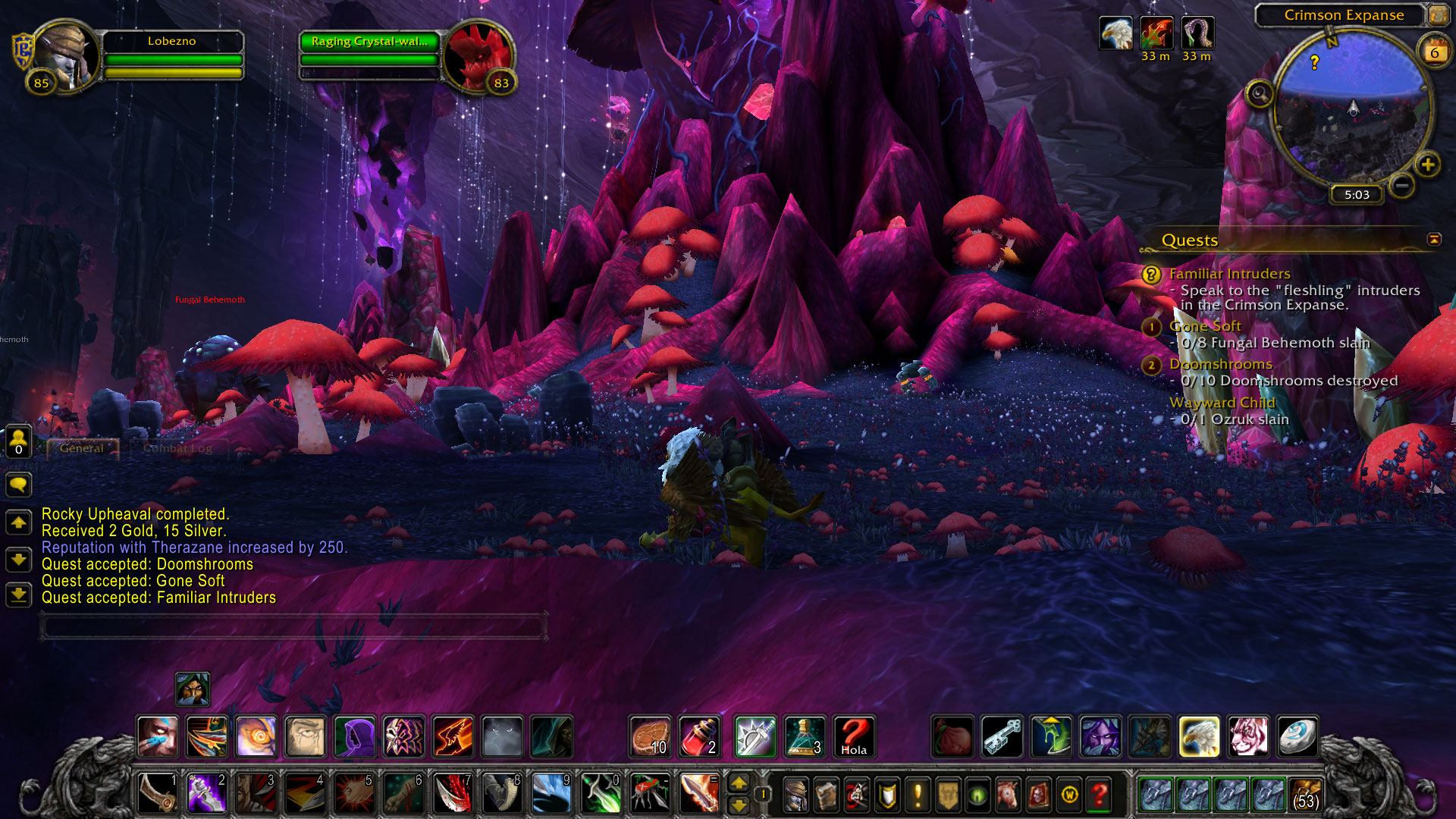The image size is (1456, 819).
Task: Eat the meat food item with 10 stacks
Action: (x=650, y=736)
